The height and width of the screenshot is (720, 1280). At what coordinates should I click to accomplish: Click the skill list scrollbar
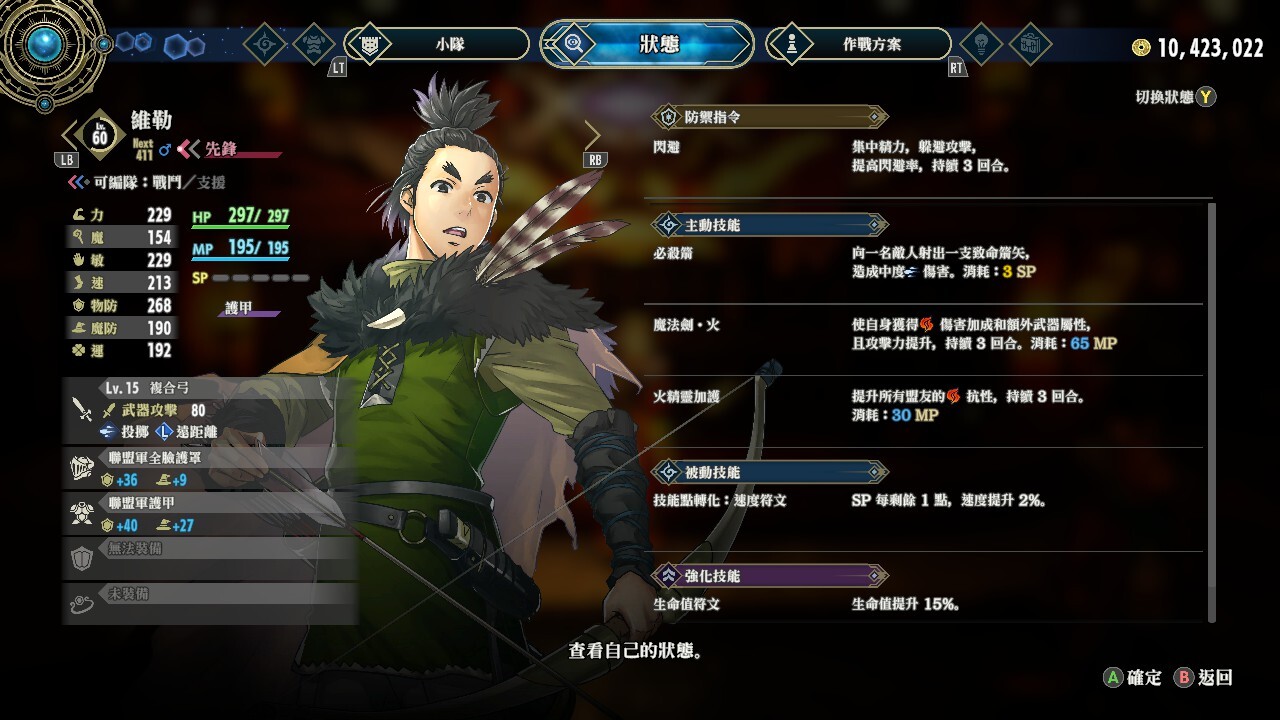1213,410
